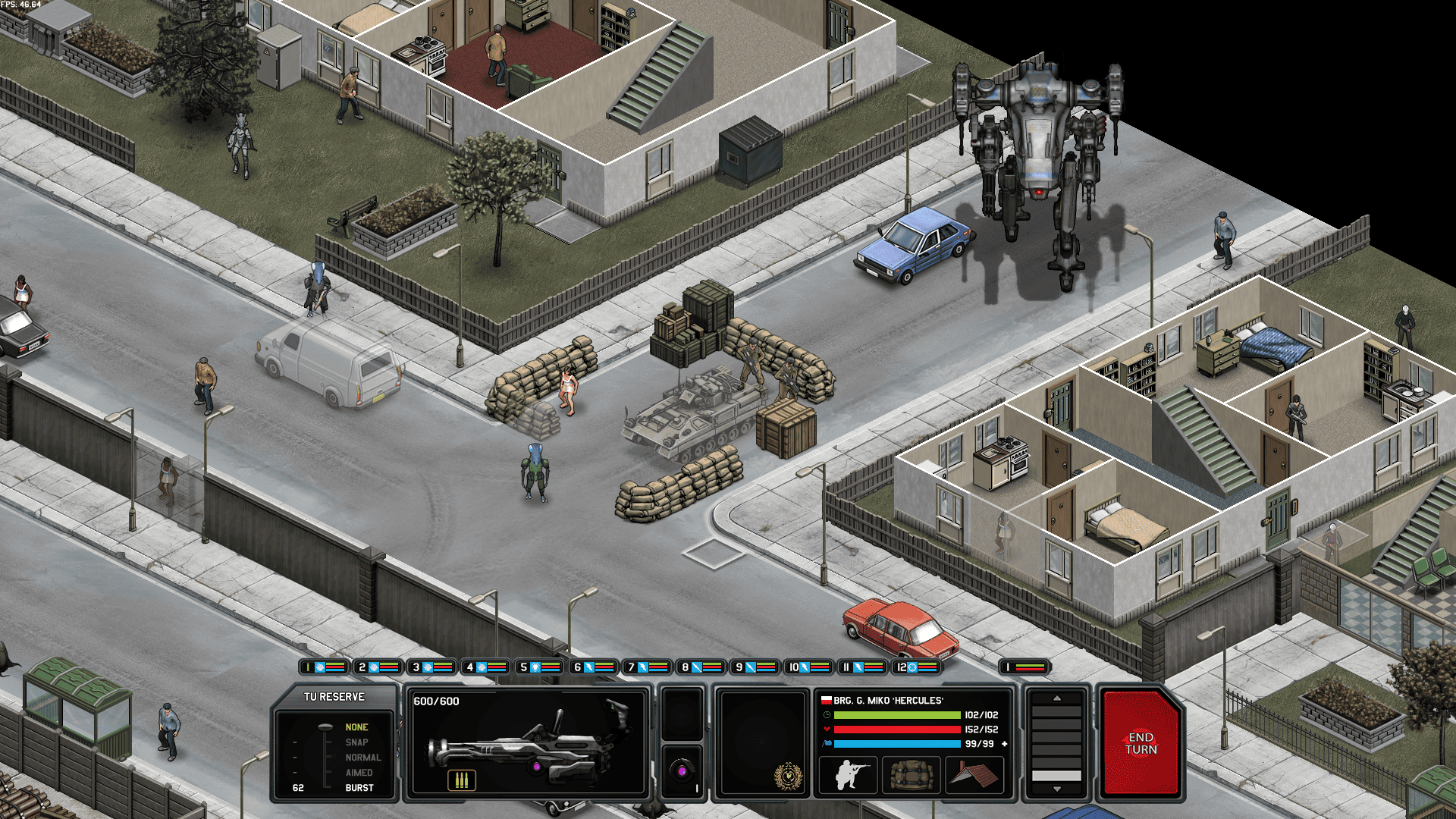End the current turn
The image size is (1456, 819).
(1140, 743)
